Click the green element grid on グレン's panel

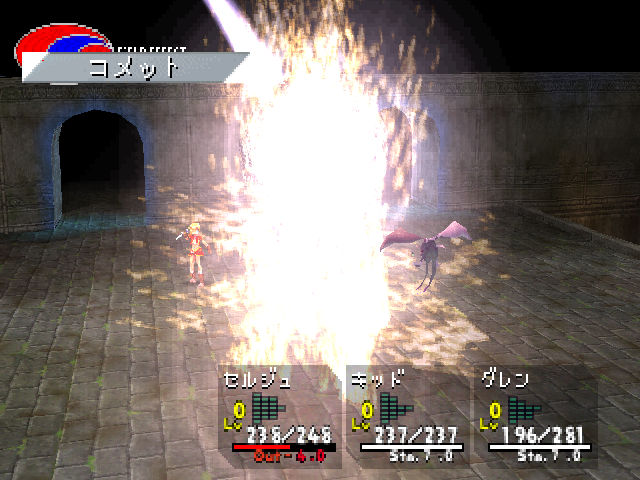click(x=523, y=408)
